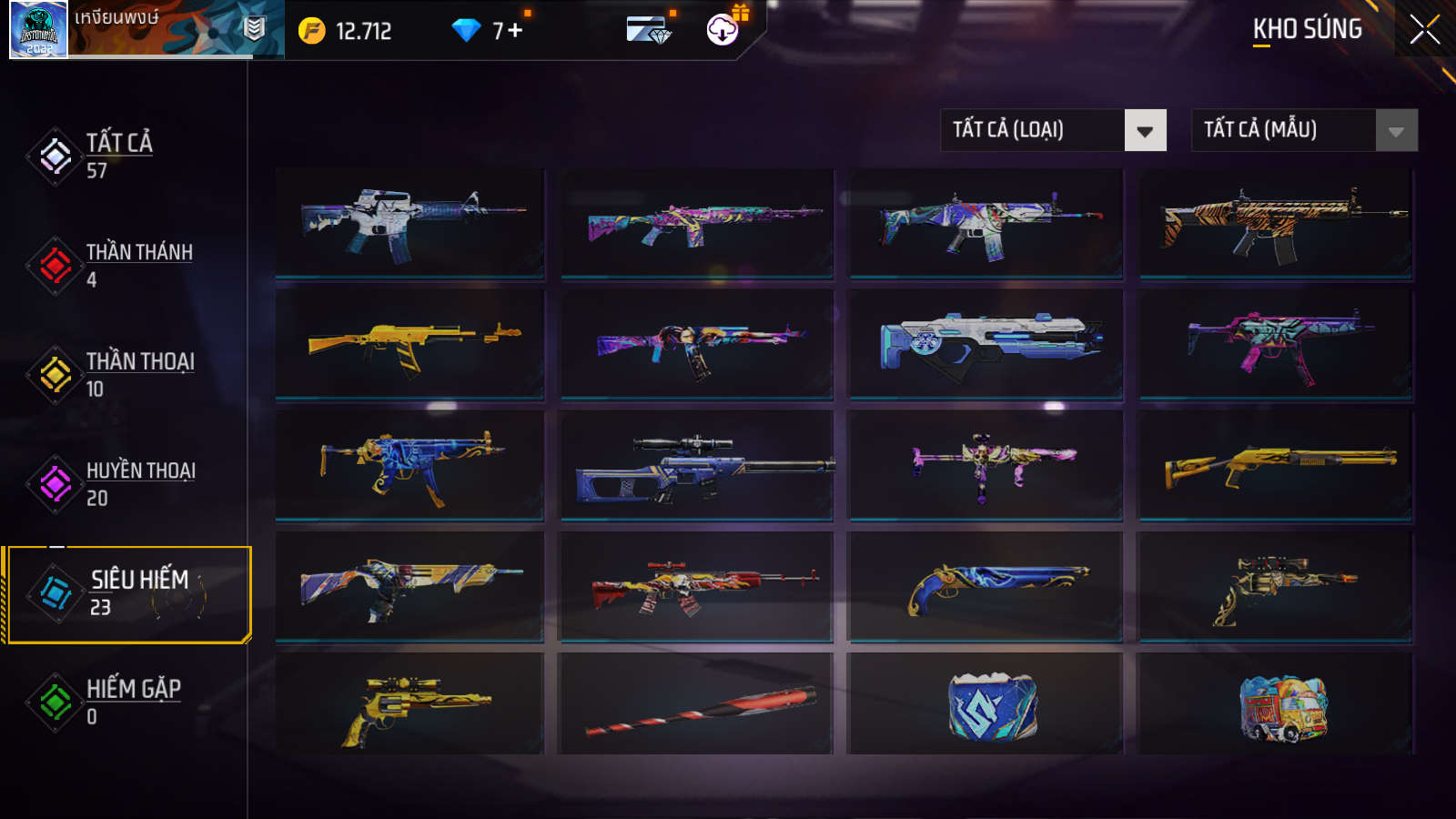Open the player profile avatar
This screenshot has width=1456, height=819.
[38, 30]
